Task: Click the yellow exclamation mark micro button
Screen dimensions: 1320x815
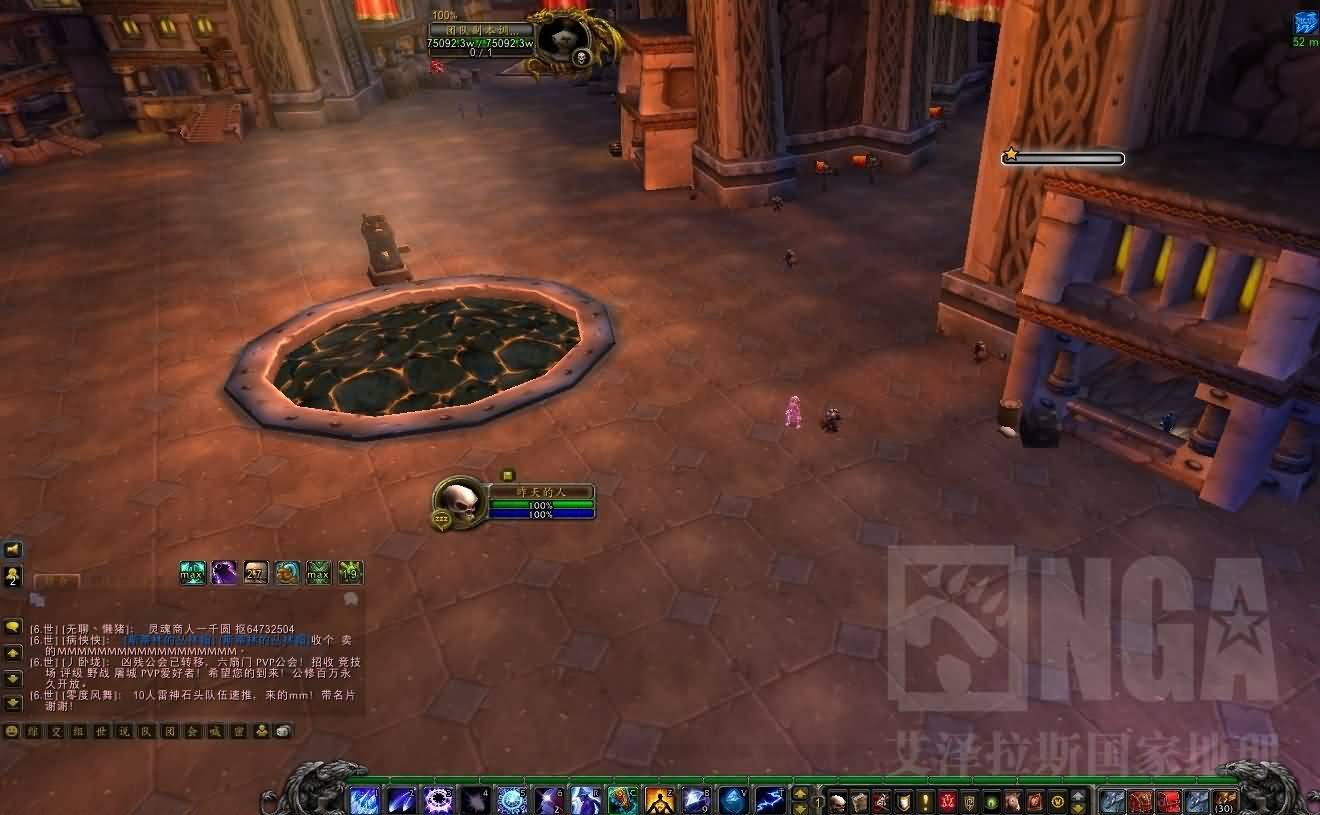Action: coord(925,801)
